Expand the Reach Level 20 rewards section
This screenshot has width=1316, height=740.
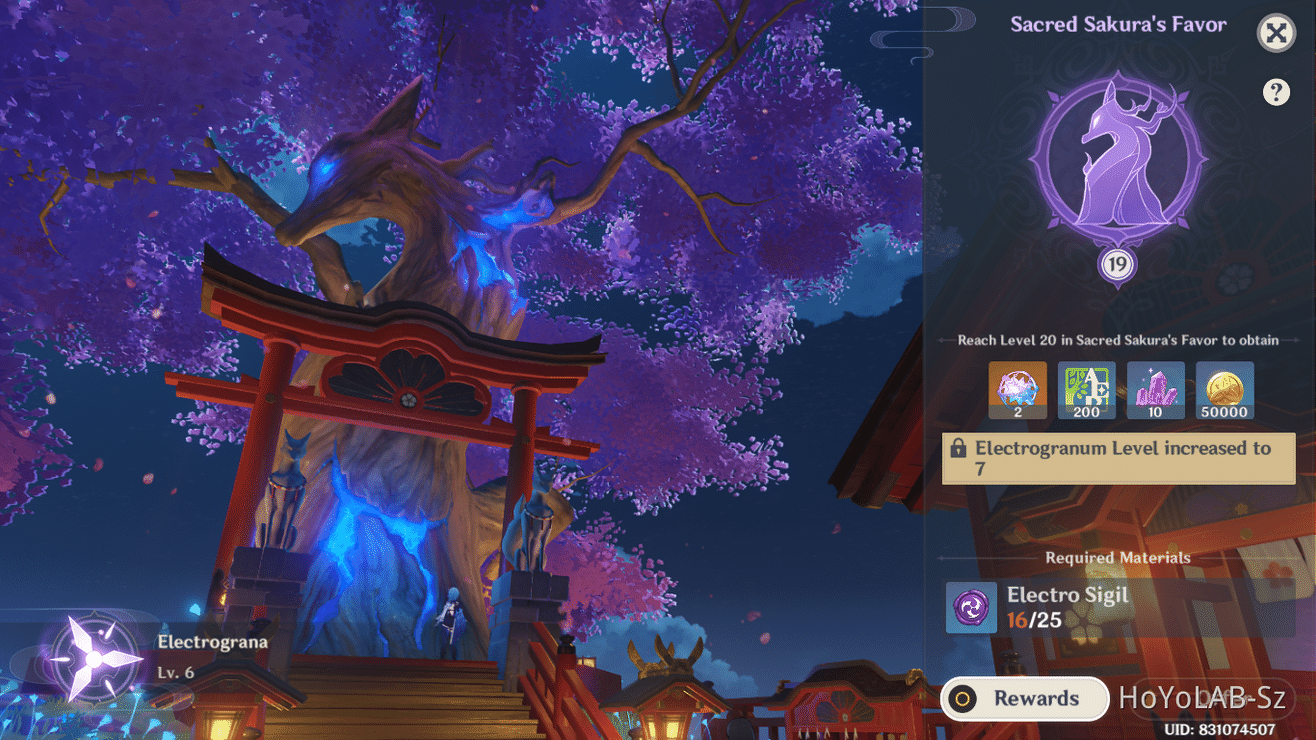click(x=1117, y=340)
